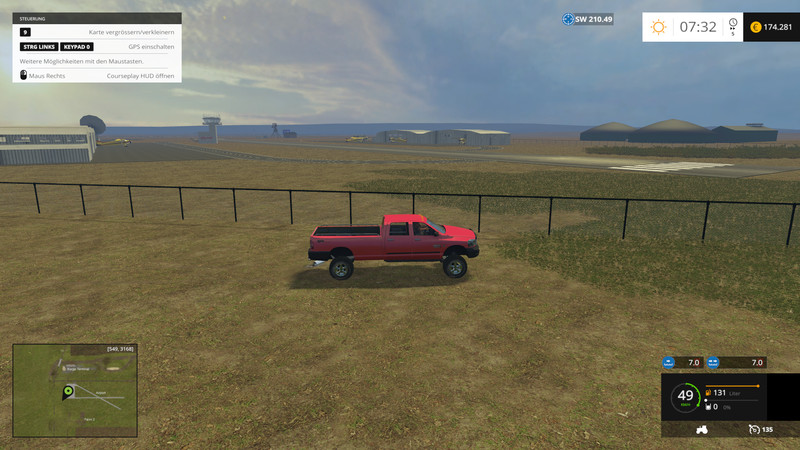This screenshot has height=450, width=800.
Task: Click the time acceleration clock icon
Action: [733, 24]
